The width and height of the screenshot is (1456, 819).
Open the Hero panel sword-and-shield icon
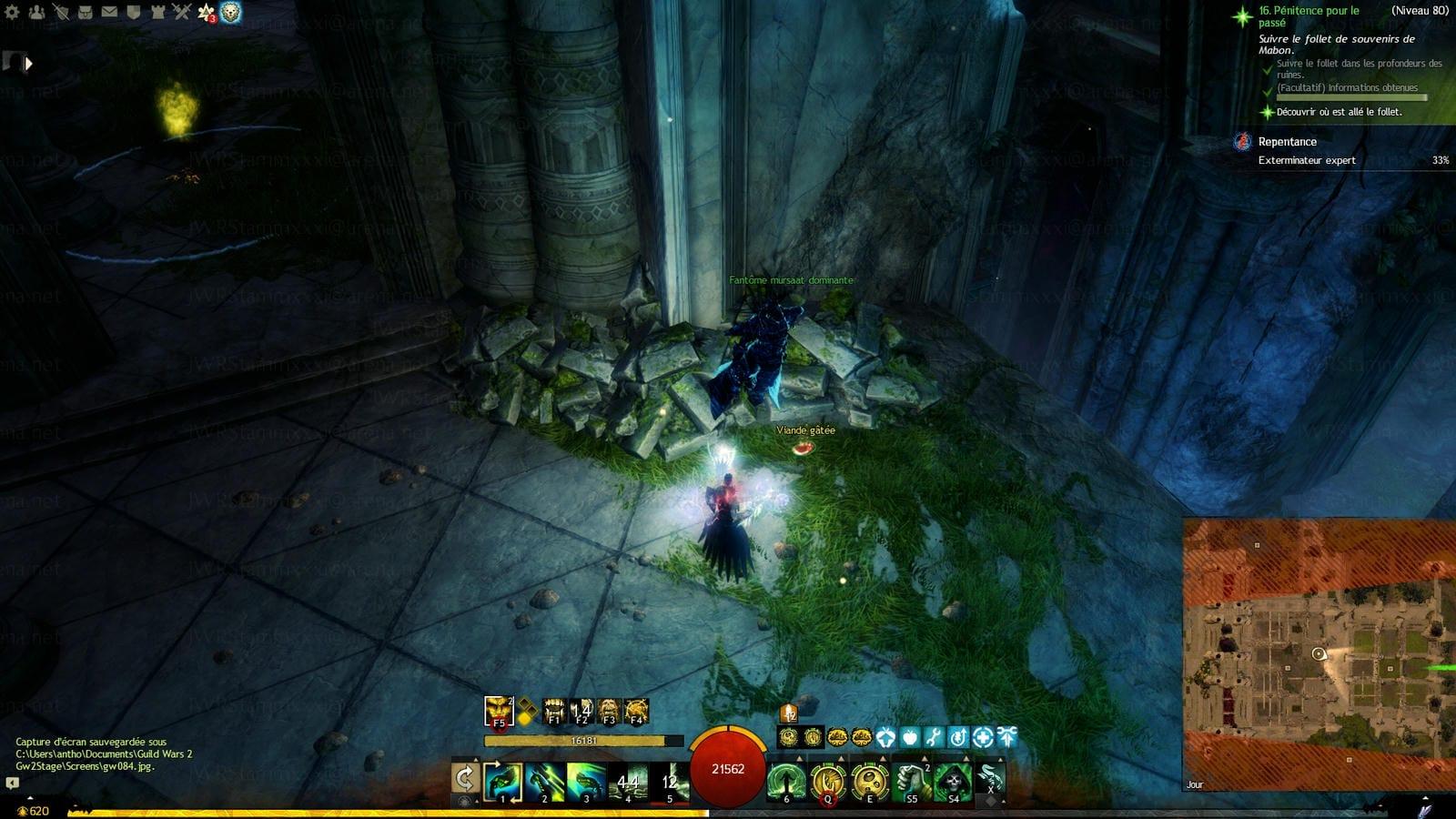click(x=60, y=13)
